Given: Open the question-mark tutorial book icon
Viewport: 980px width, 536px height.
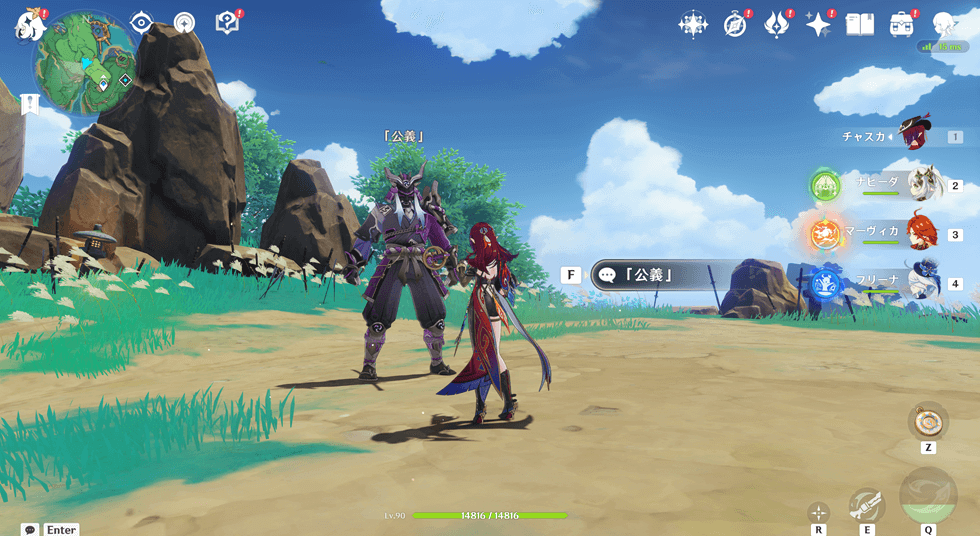Looking at the screenshot, I should coord(227,23).
